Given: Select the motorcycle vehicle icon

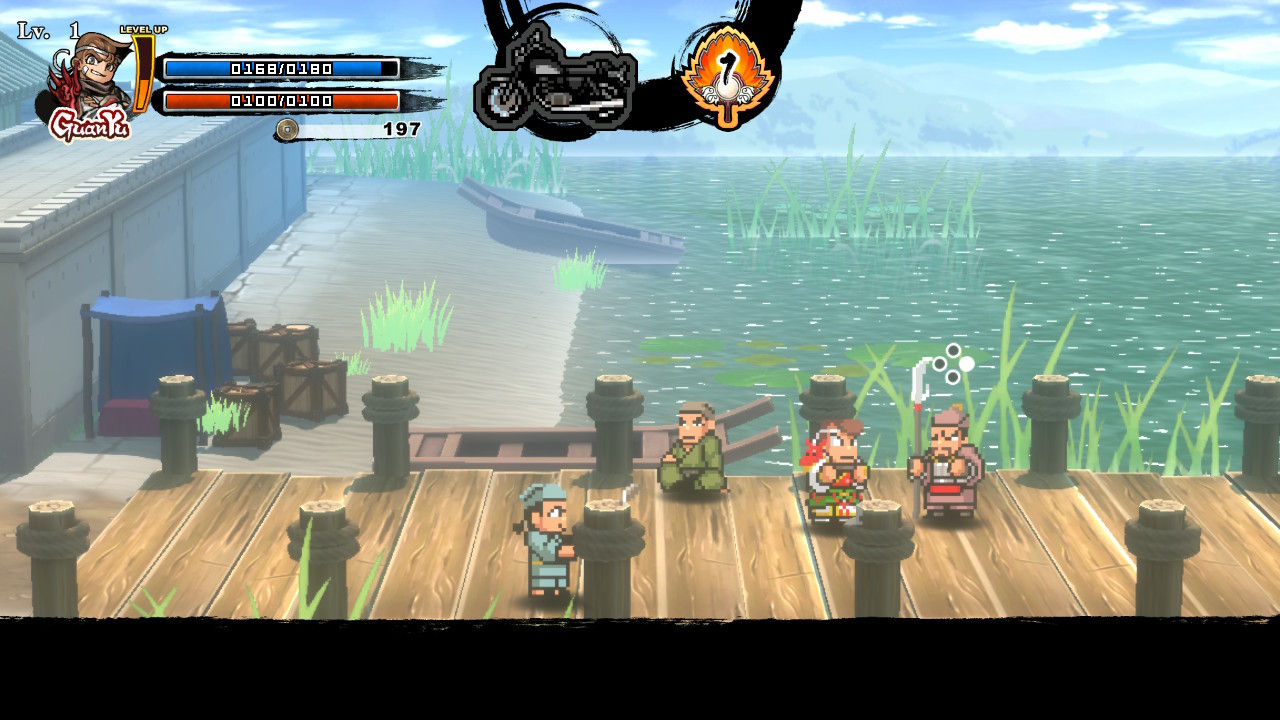Looking at the screenshot, I should (x=556, y=79).
